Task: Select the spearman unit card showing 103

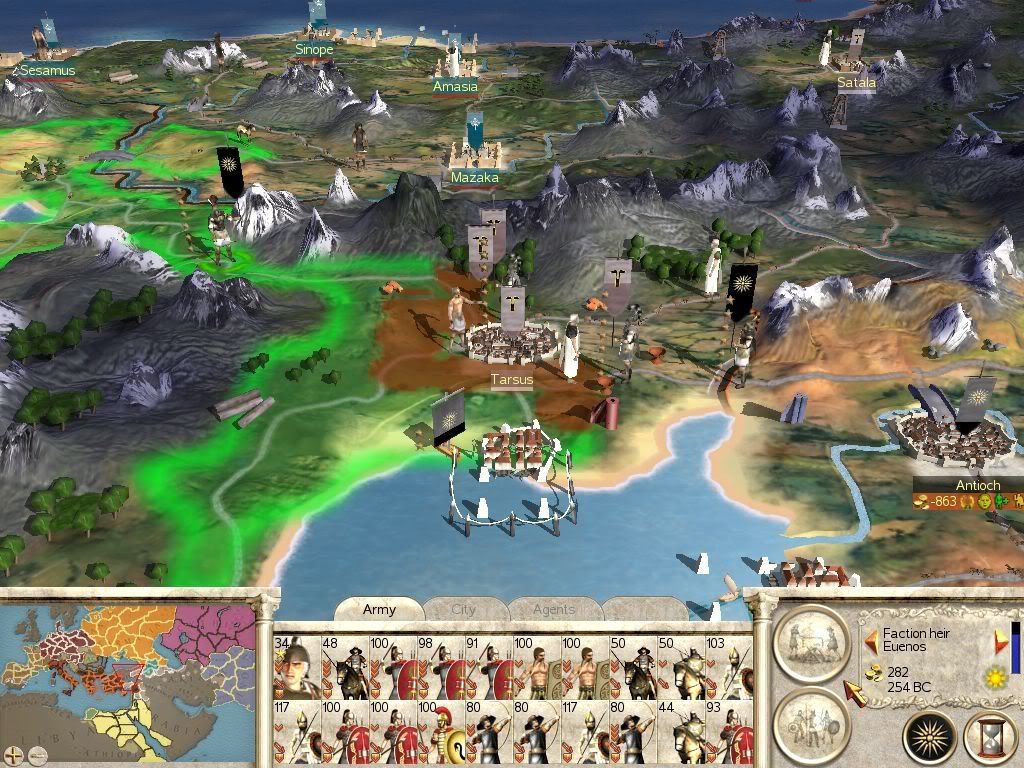Action: 728,666
